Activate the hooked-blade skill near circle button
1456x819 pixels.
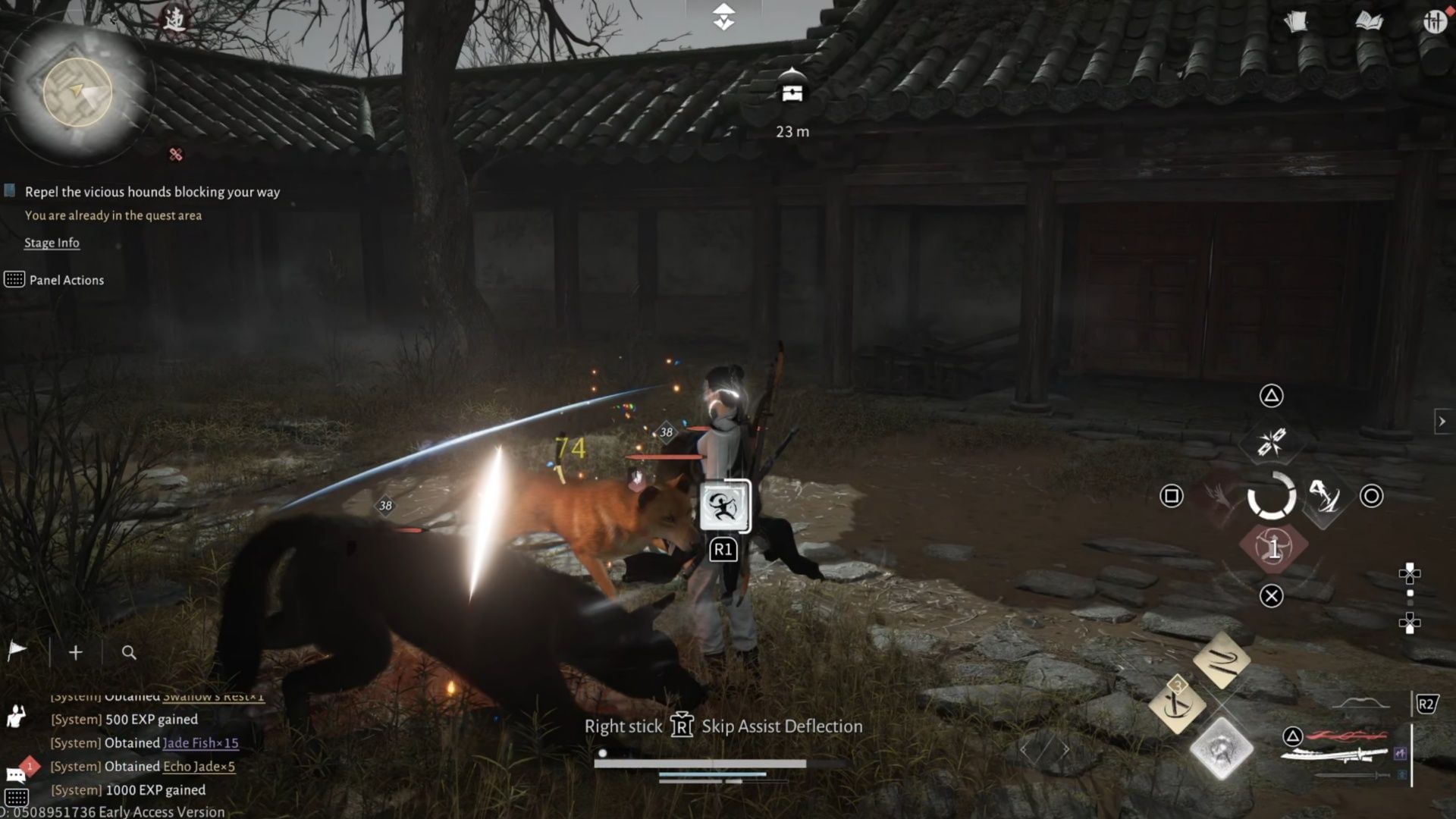tap(1325, 497)
